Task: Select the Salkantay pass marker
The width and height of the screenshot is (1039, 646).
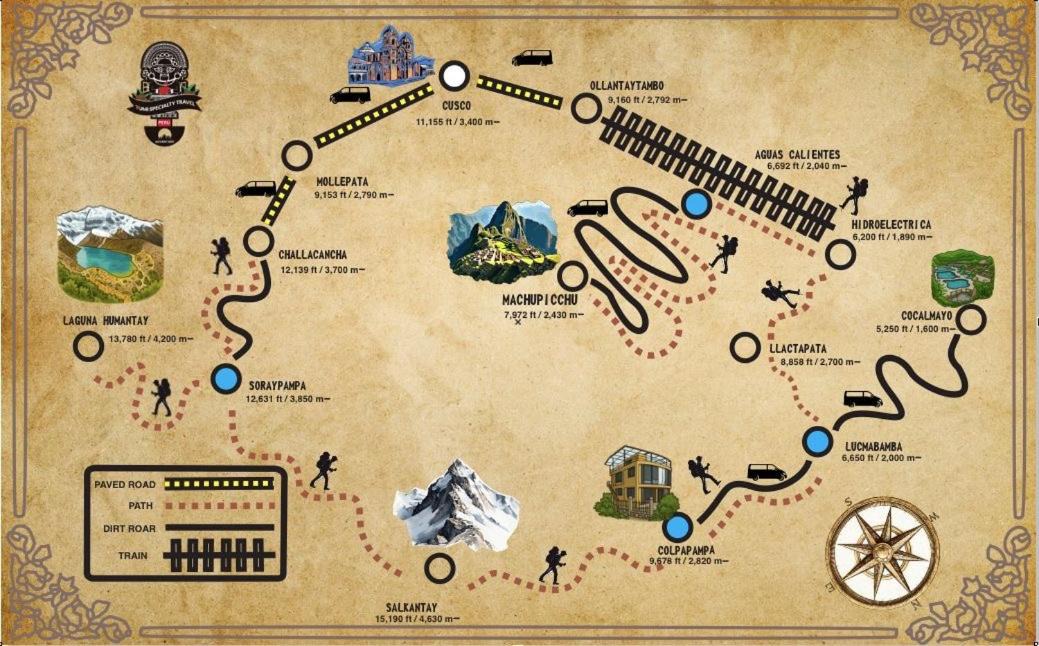Action: (439, 568)
